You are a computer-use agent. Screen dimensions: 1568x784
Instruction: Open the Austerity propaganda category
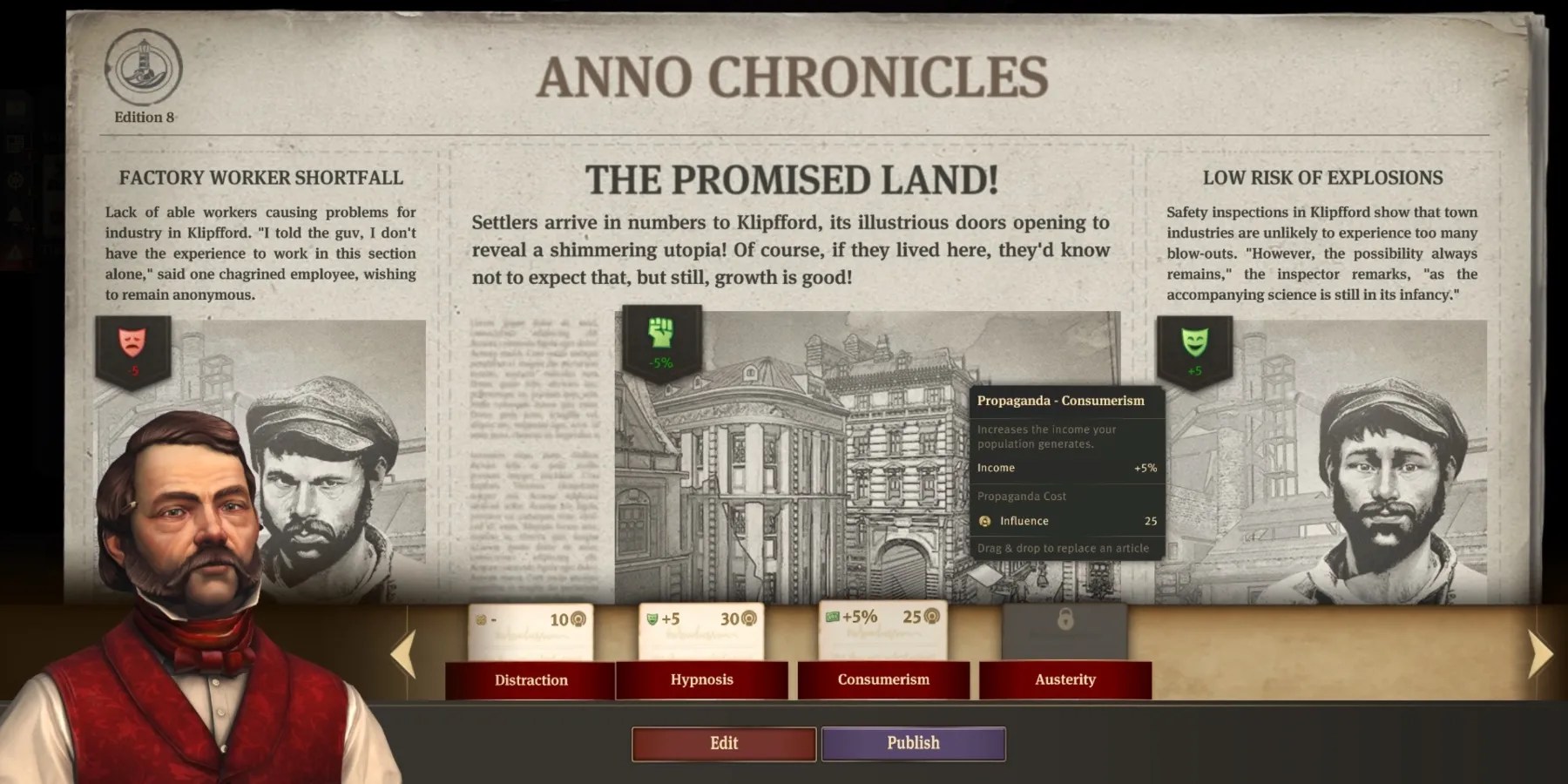(x=1065, y=680)
